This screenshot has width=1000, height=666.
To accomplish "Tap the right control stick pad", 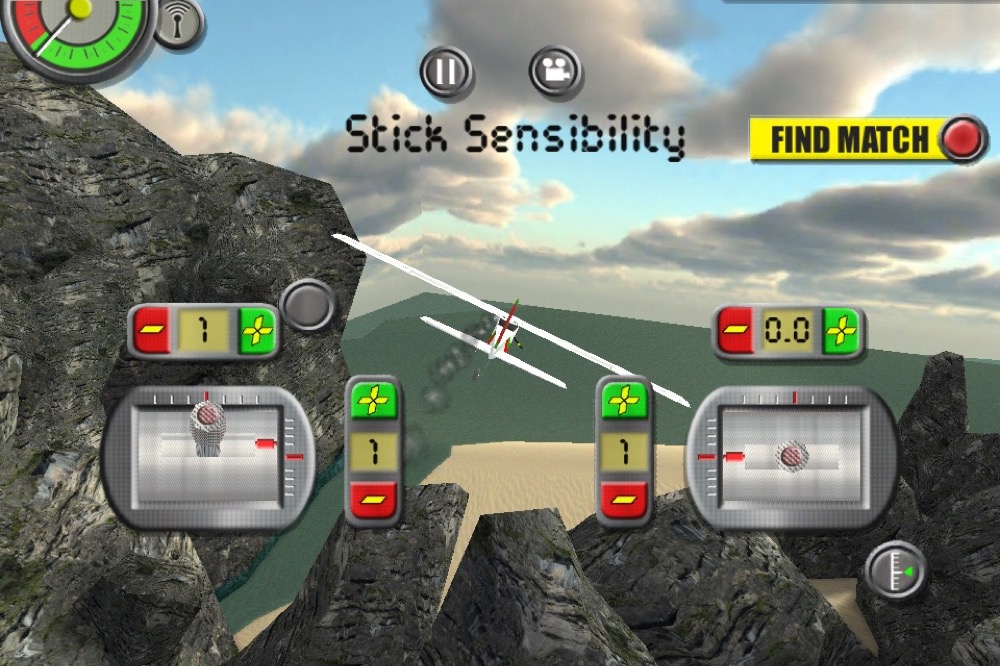I will click(792, 457).
